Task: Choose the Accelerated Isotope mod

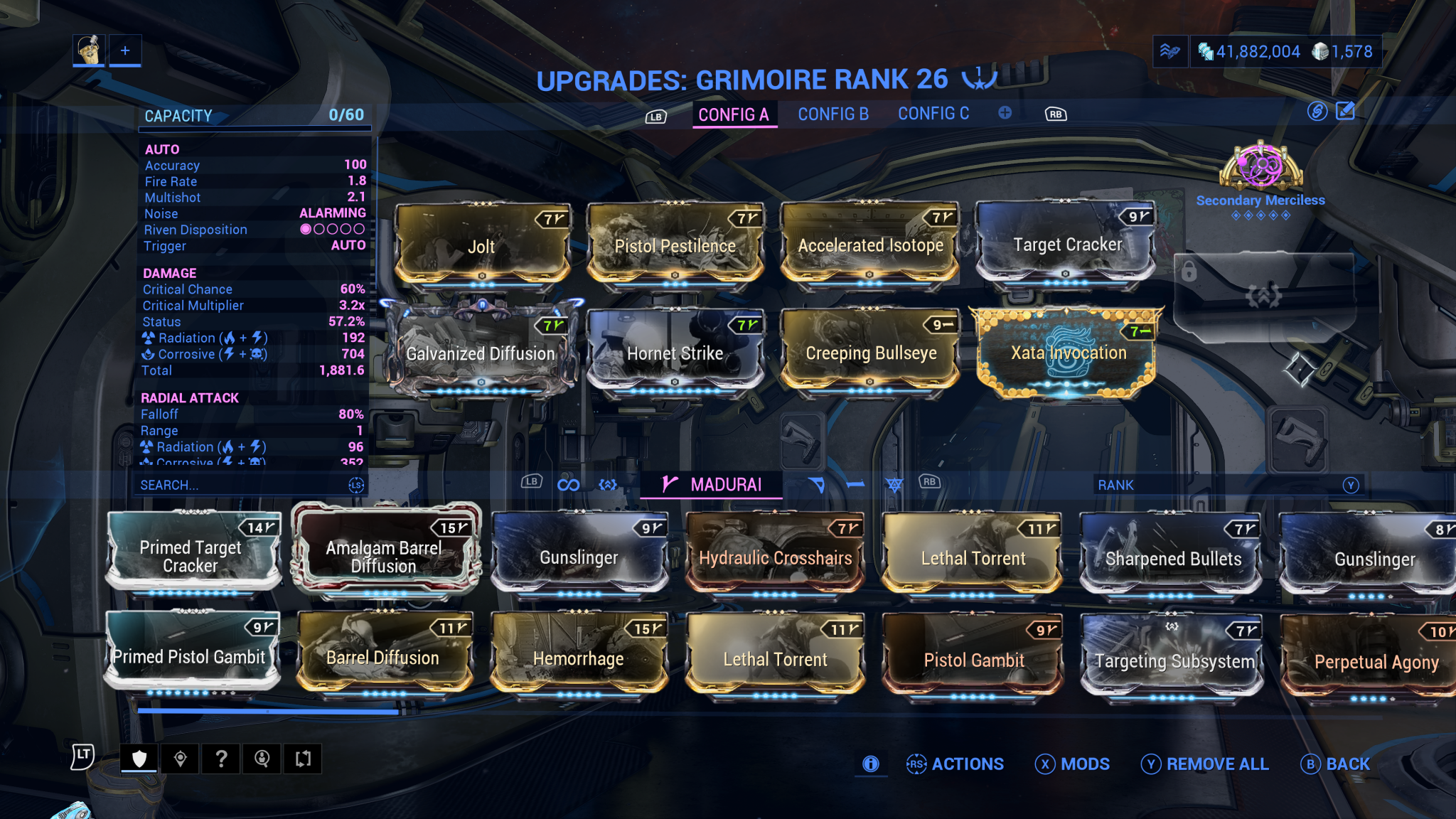Action: pos(870,244)
